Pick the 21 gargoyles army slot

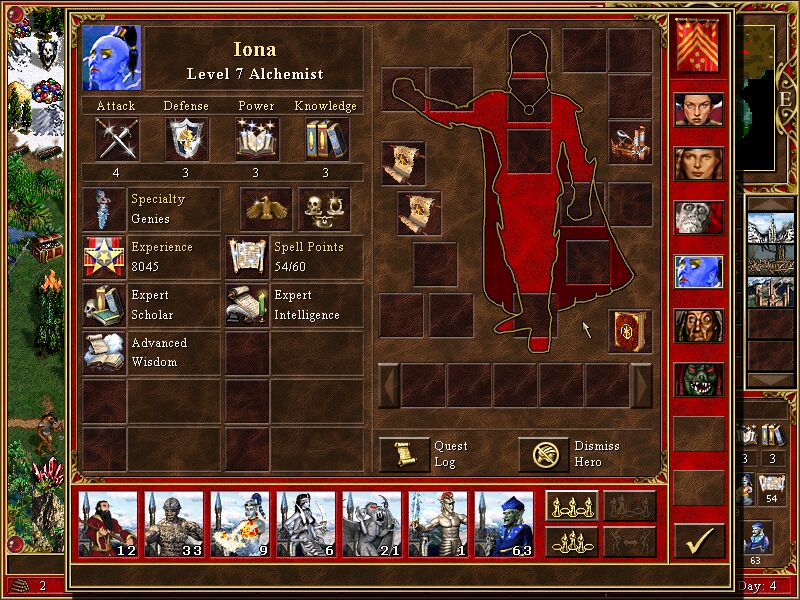[372, 524]
